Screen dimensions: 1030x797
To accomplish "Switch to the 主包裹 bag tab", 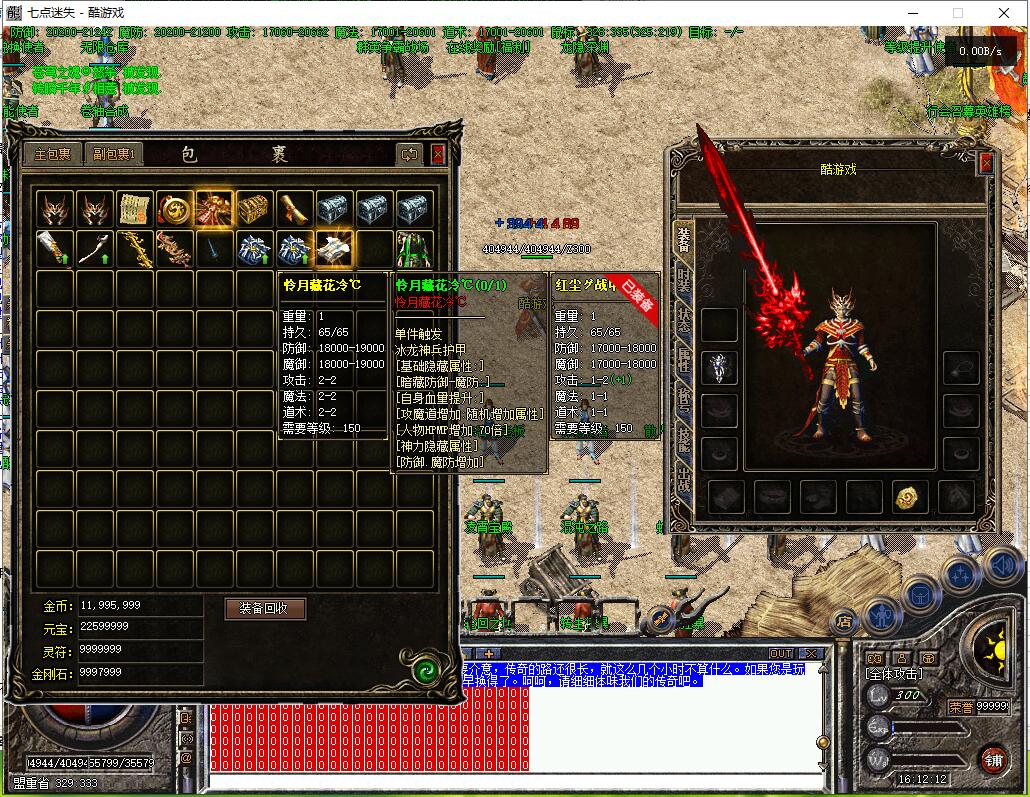I will pyautogui.click(x=53, y=154).
